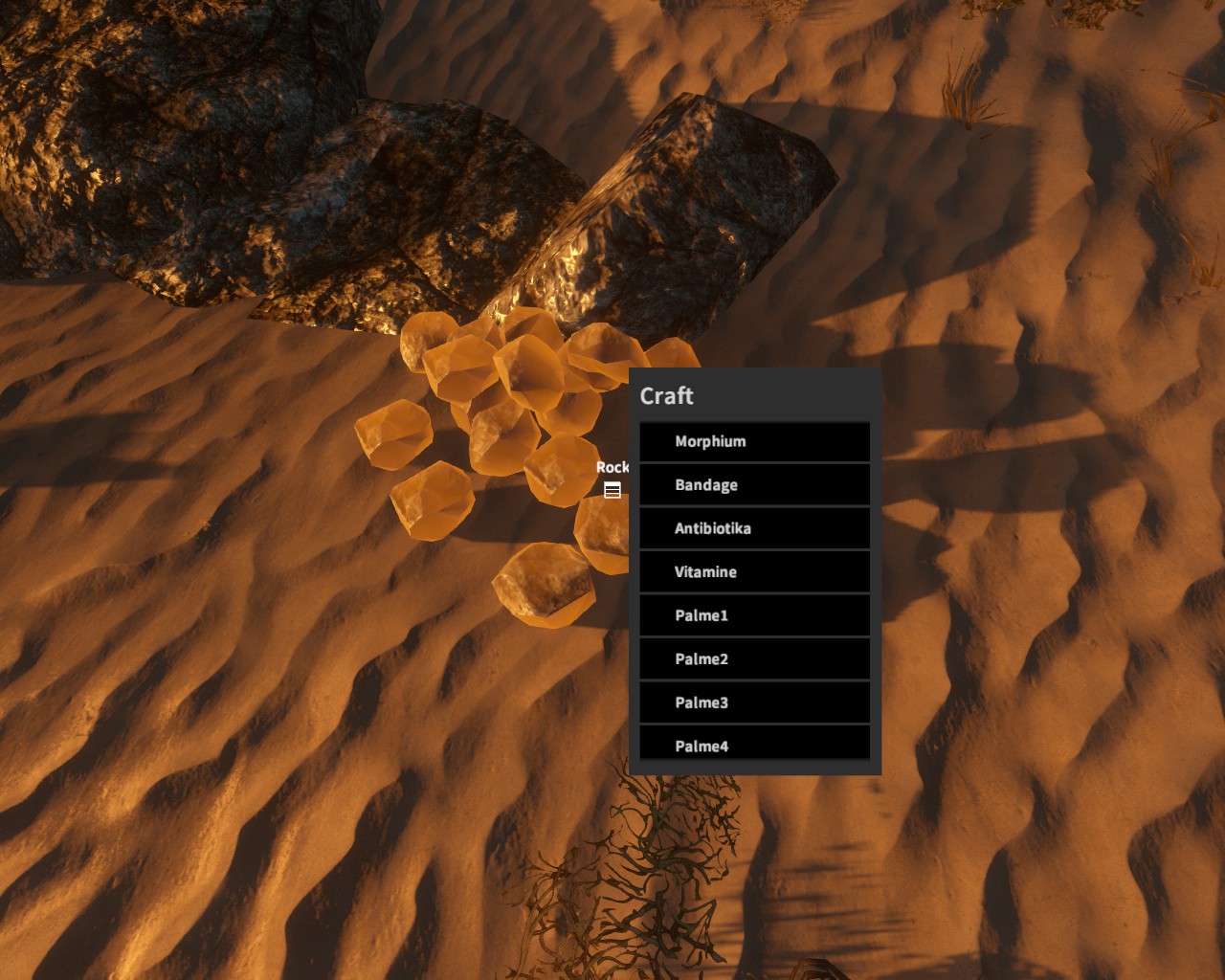
Task: Craft the Antibiotika item
Action: [x=754, y=528]
